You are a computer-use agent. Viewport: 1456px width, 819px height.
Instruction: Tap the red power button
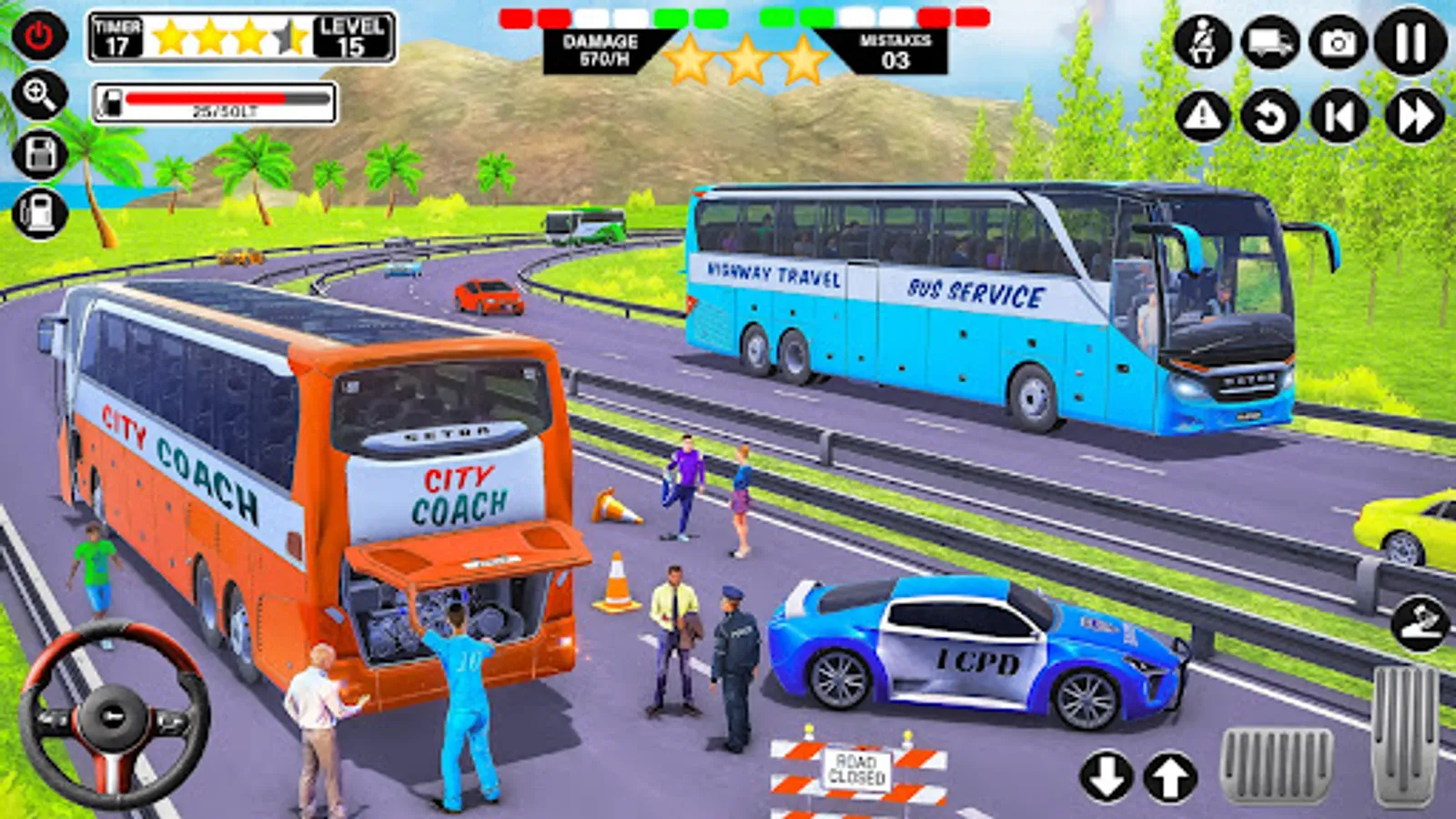[x=39, y=36]
